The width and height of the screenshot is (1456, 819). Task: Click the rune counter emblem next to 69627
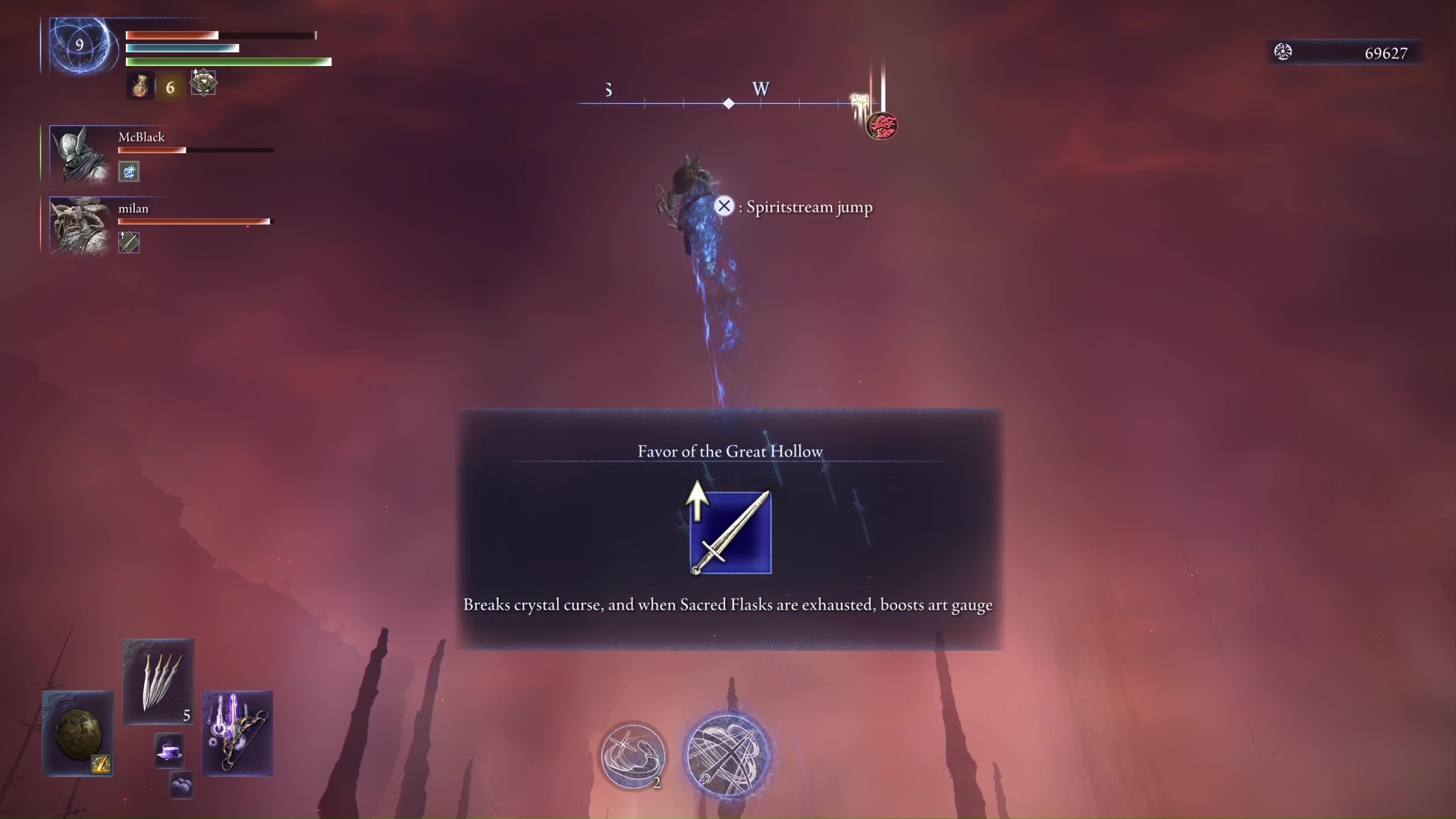click(x=1283, y=52)
